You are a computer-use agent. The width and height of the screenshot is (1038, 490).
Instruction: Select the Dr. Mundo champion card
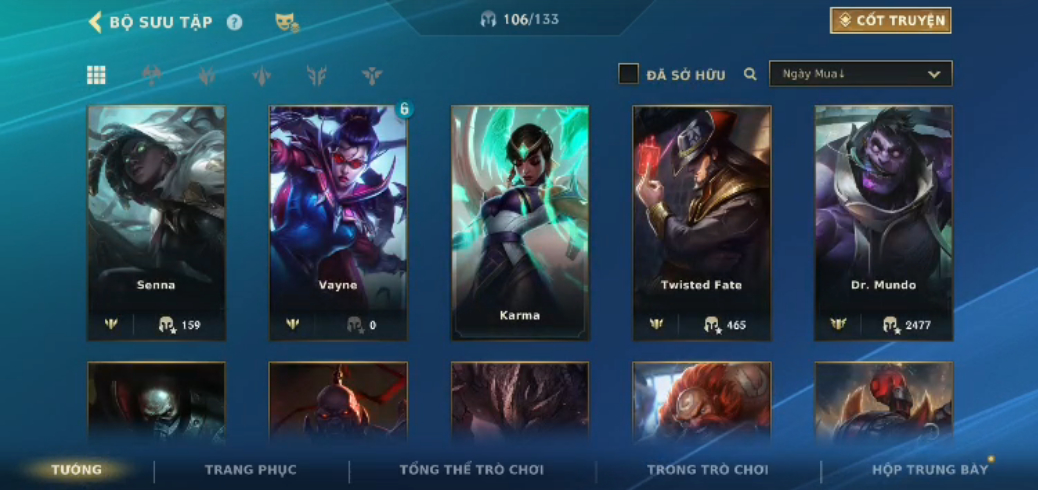(884, 222)
